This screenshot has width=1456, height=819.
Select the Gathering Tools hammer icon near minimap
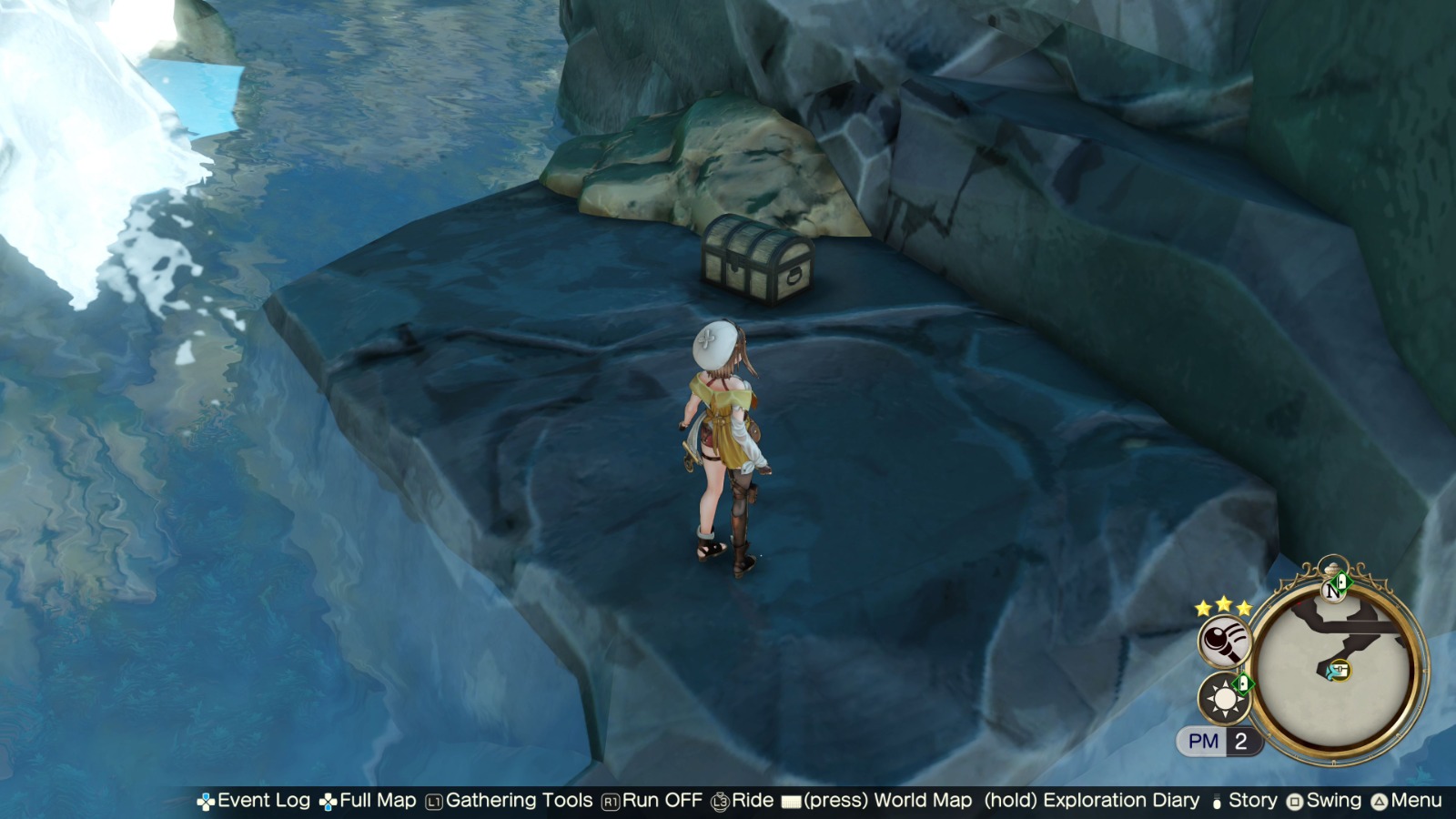point(1223,642)
